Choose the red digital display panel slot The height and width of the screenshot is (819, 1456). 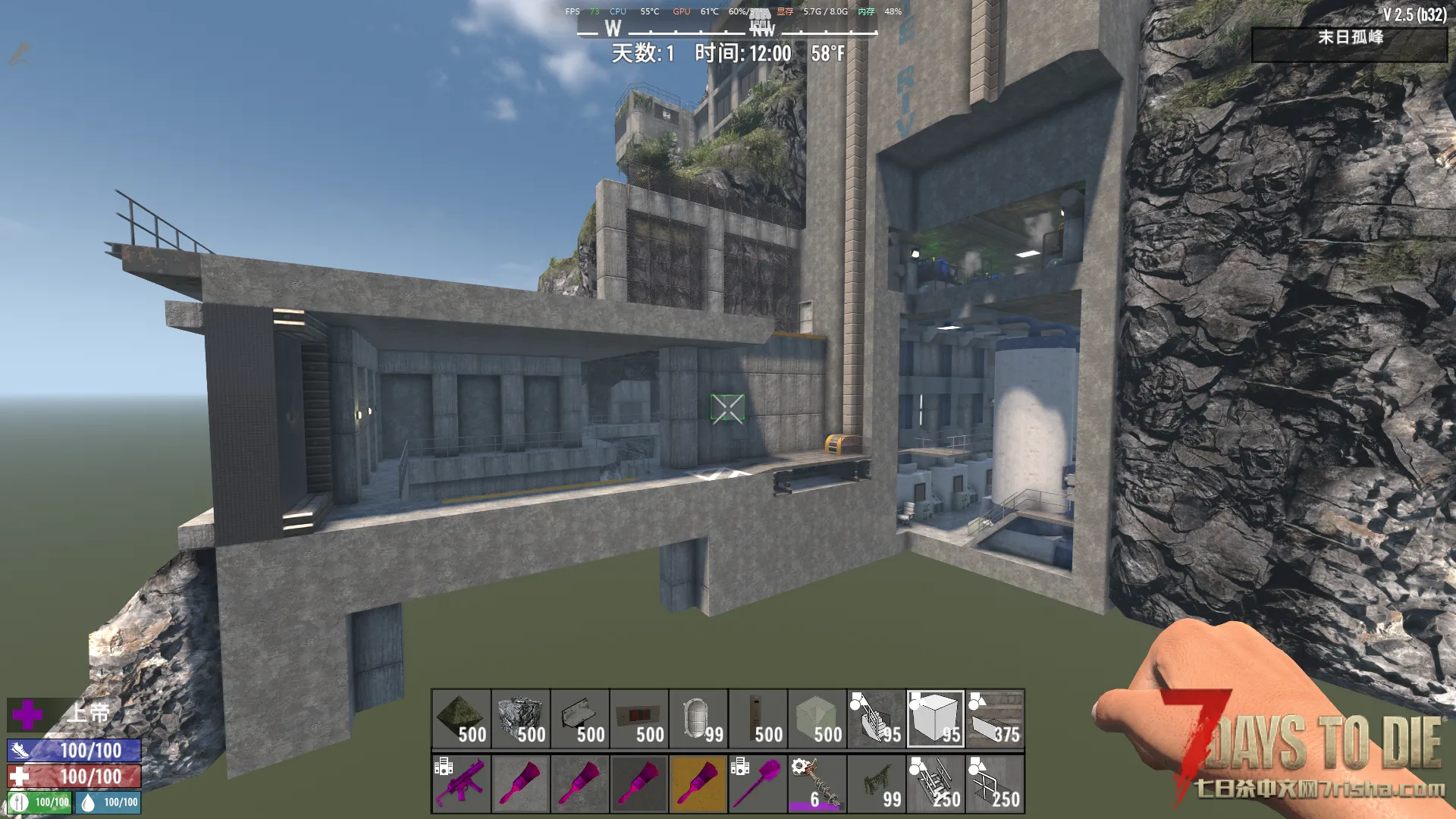[x=639, y=718]
